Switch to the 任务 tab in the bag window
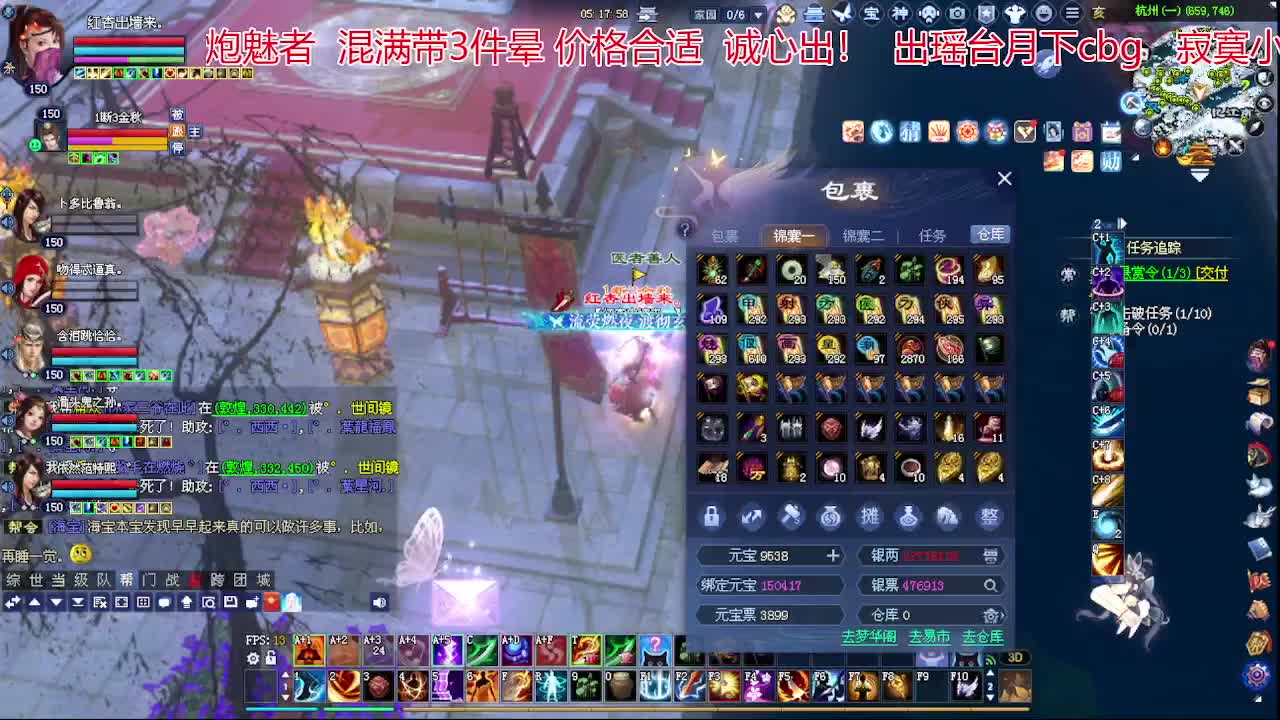Viewport: 1280px width, 720px height. pyautogui.click(x=934, y=234)
